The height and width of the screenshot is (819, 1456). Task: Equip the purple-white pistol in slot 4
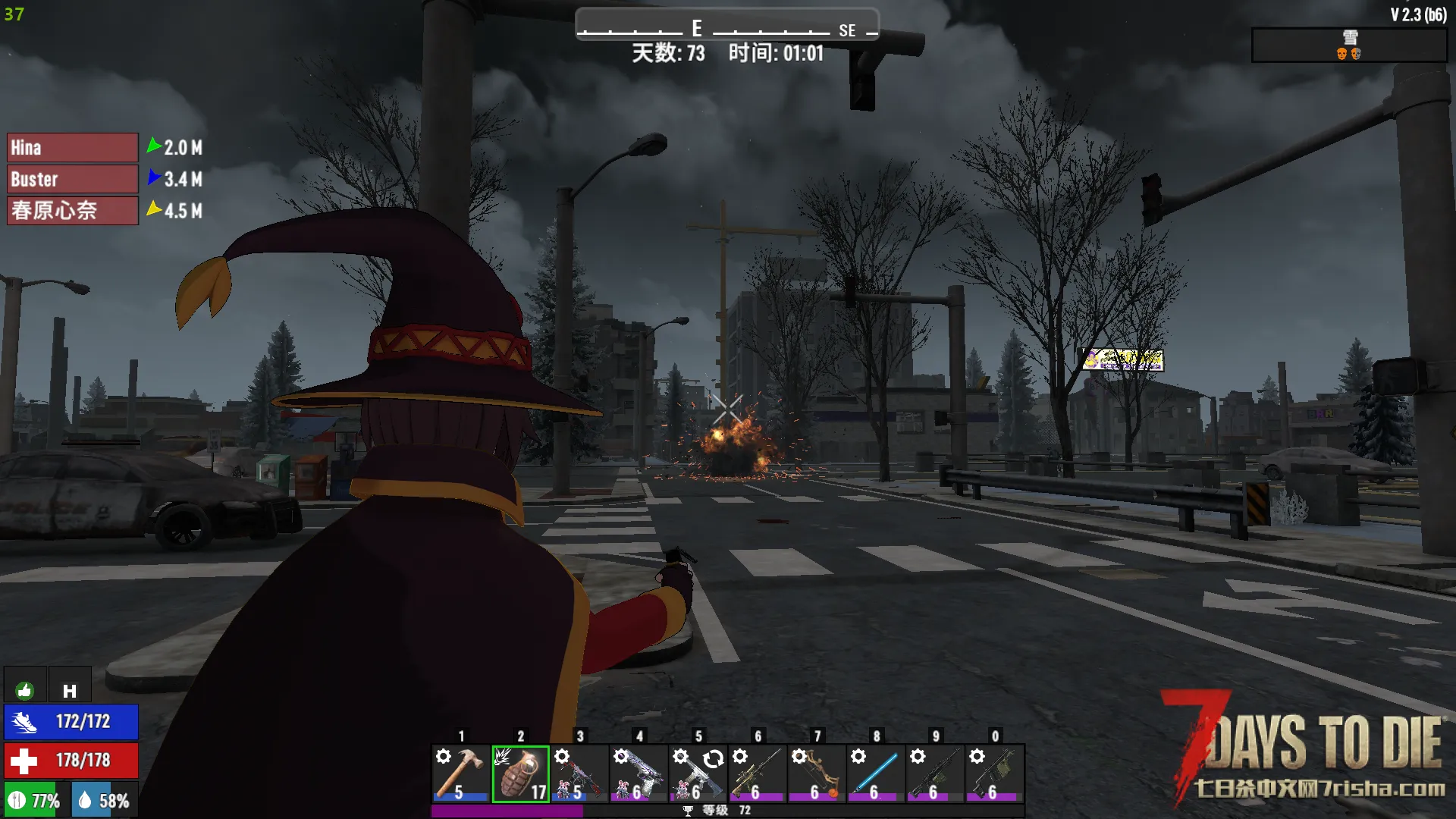click(x=639, y=773)
